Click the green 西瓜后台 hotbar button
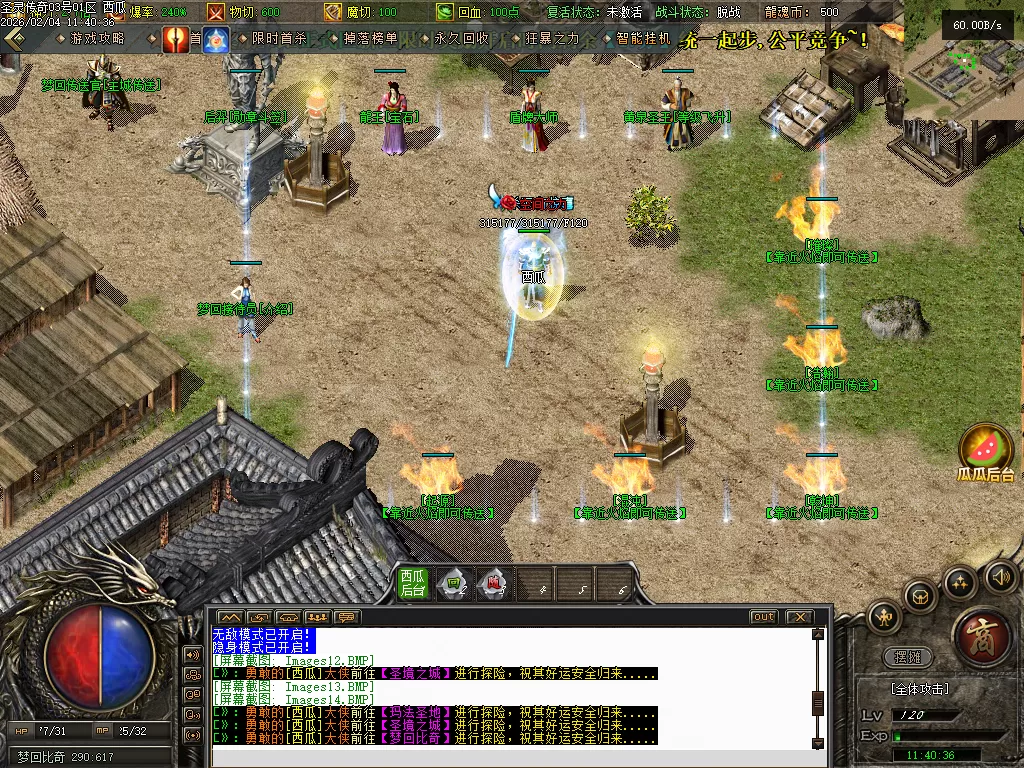 pos(413,583)
